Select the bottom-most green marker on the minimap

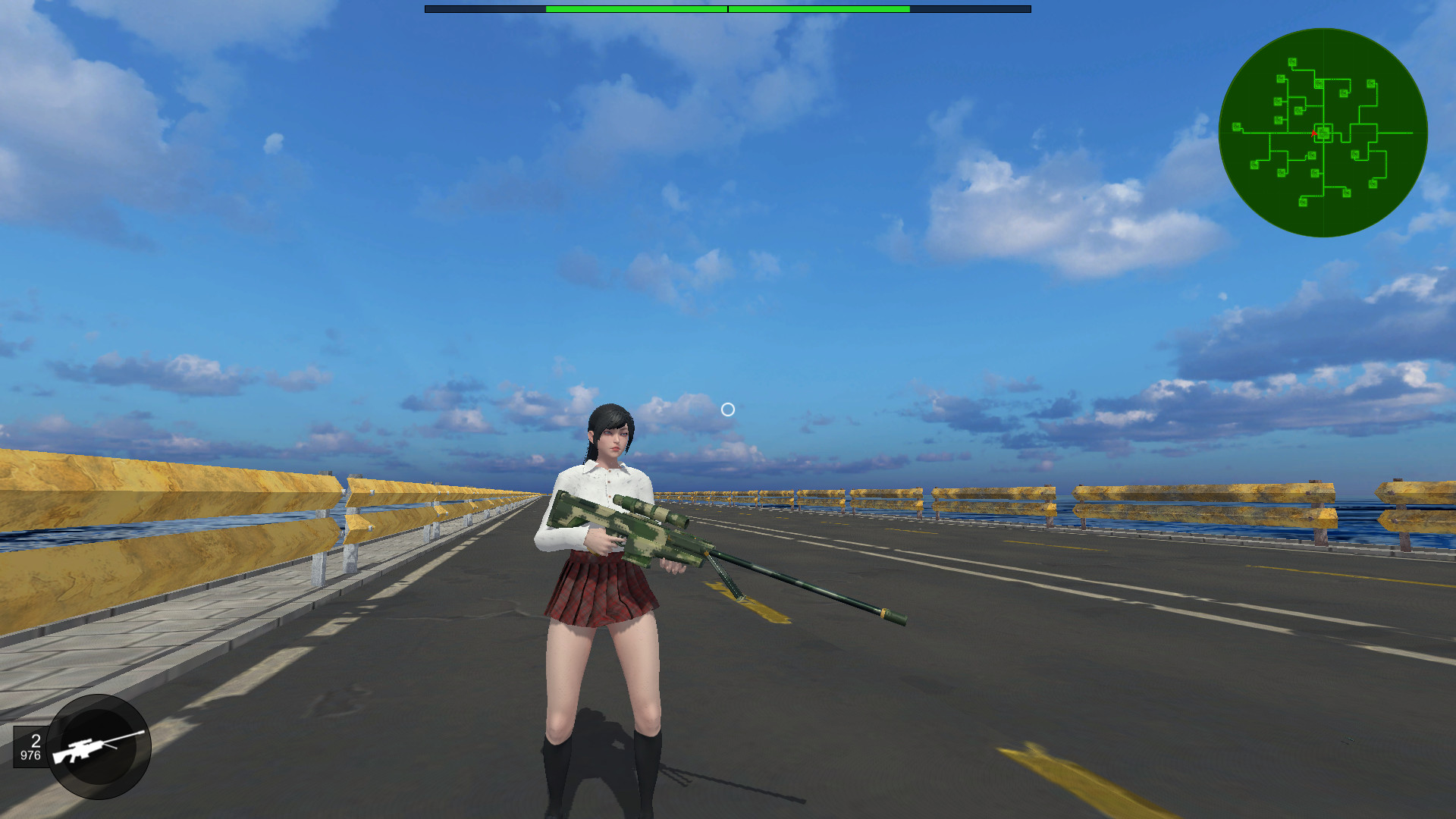pyautogui.click(x=1303, y=202)
